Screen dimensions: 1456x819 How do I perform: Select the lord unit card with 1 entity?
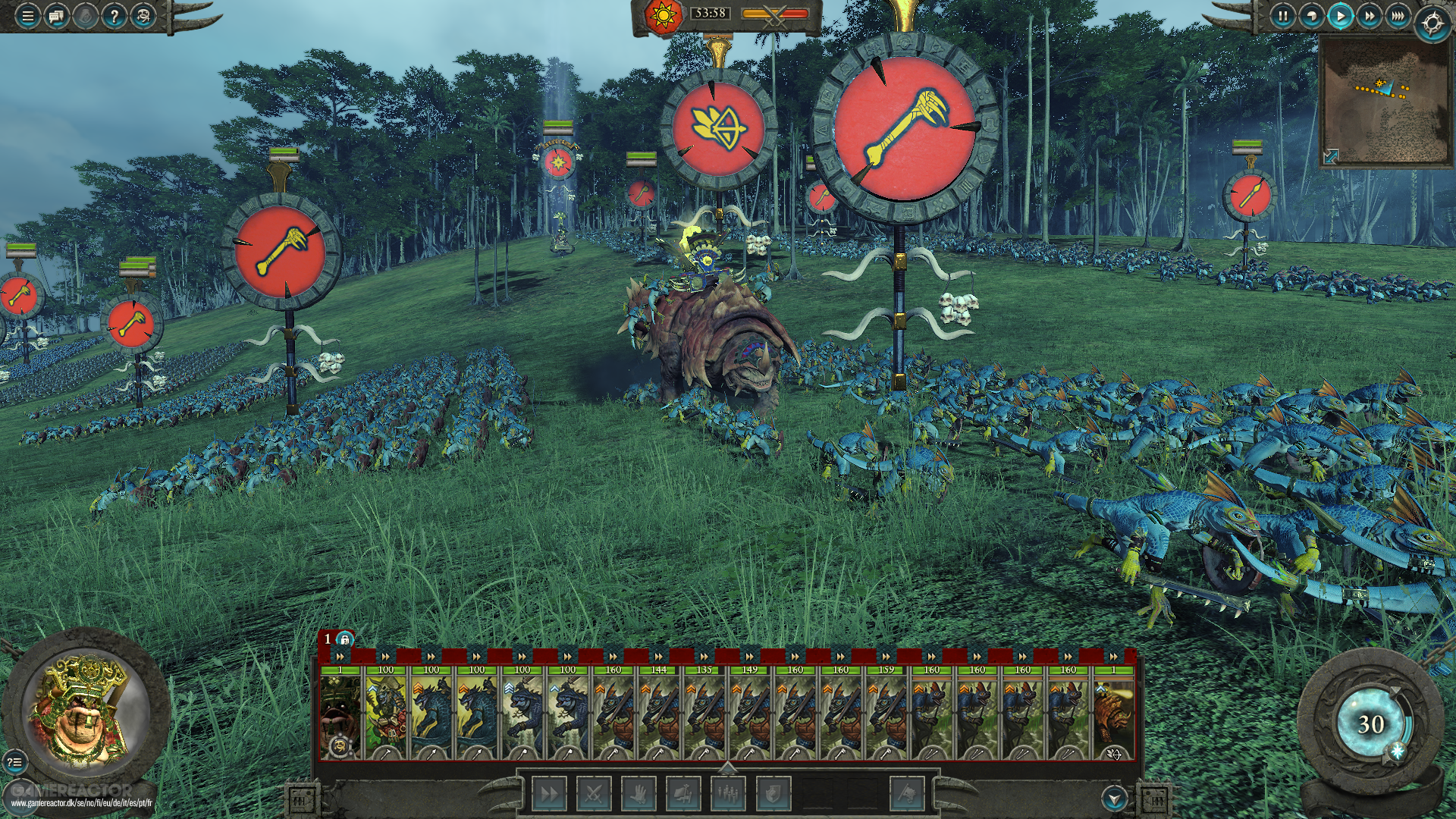coord(340,713)
